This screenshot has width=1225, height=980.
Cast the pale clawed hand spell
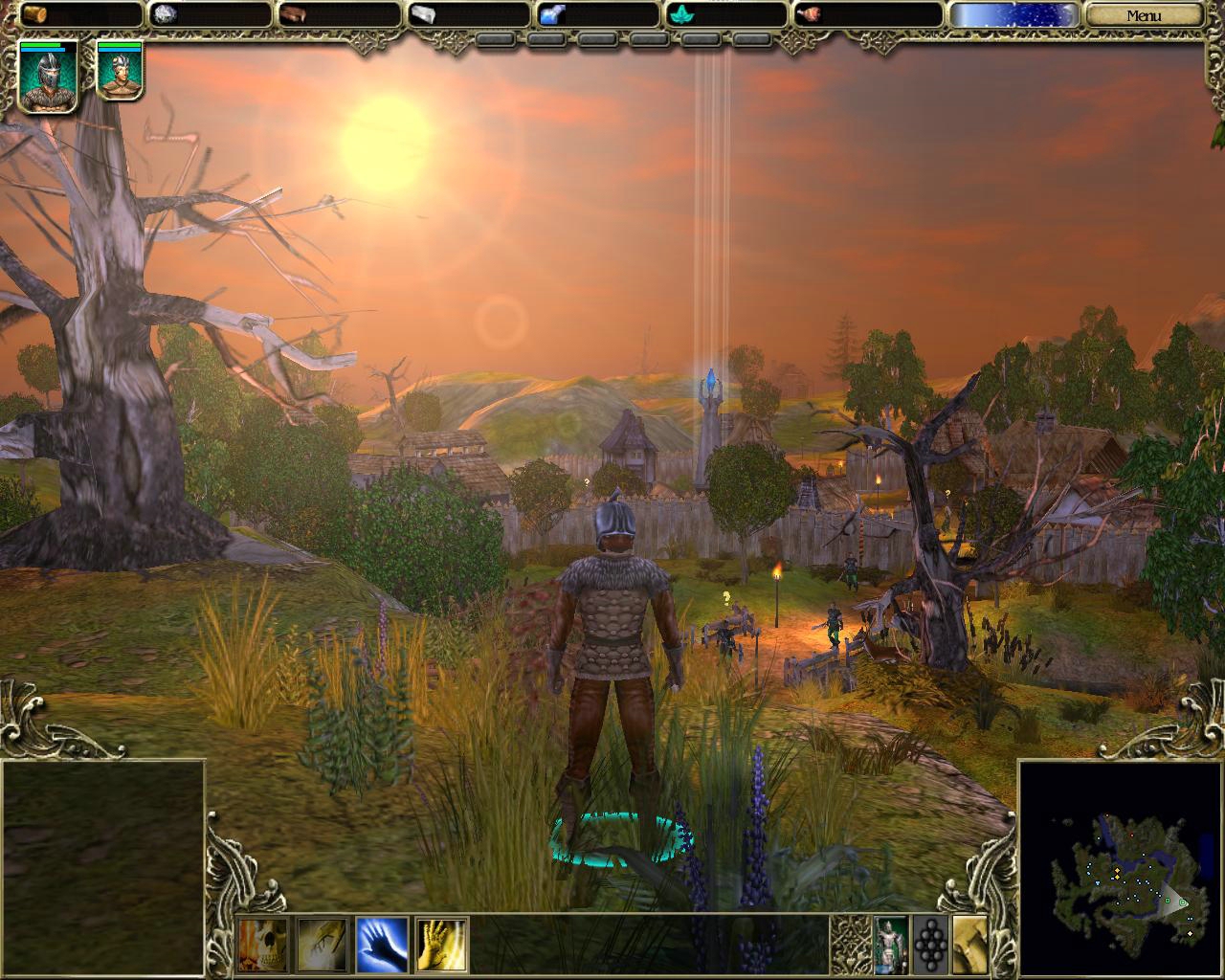coord(323,945)
